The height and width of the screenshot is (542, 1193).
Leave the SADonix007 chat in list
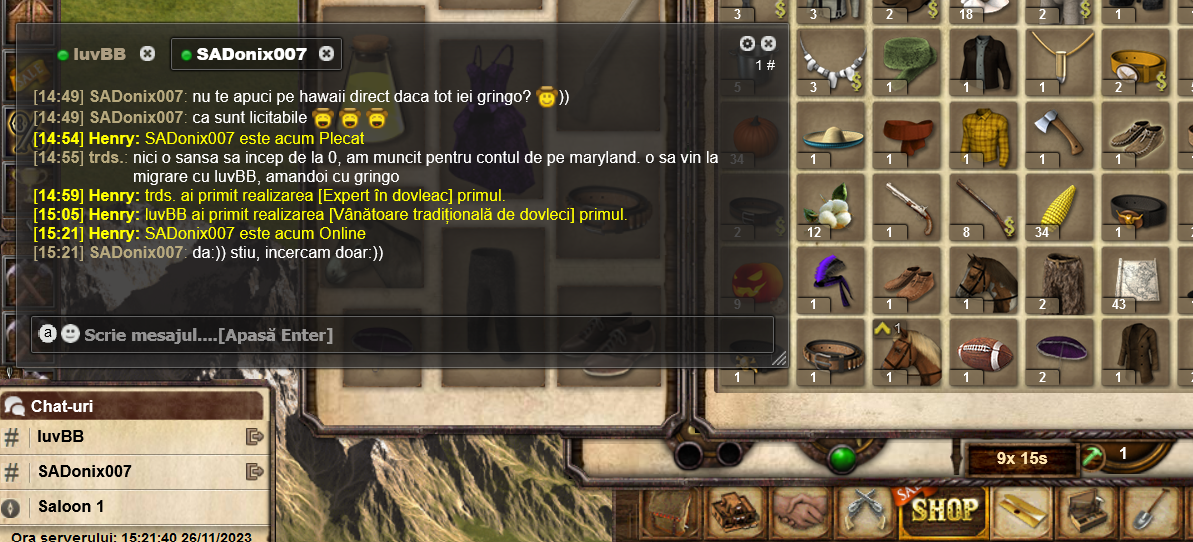coord(254,471)
